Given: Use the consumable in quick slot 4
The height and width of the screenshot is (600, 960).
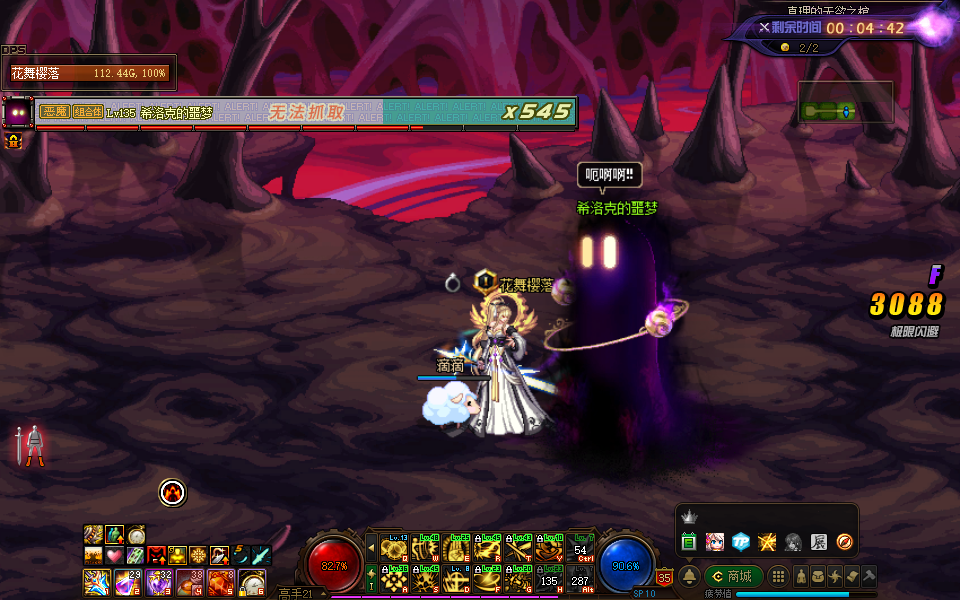Looking at the screenshot, I should [190, 580].
